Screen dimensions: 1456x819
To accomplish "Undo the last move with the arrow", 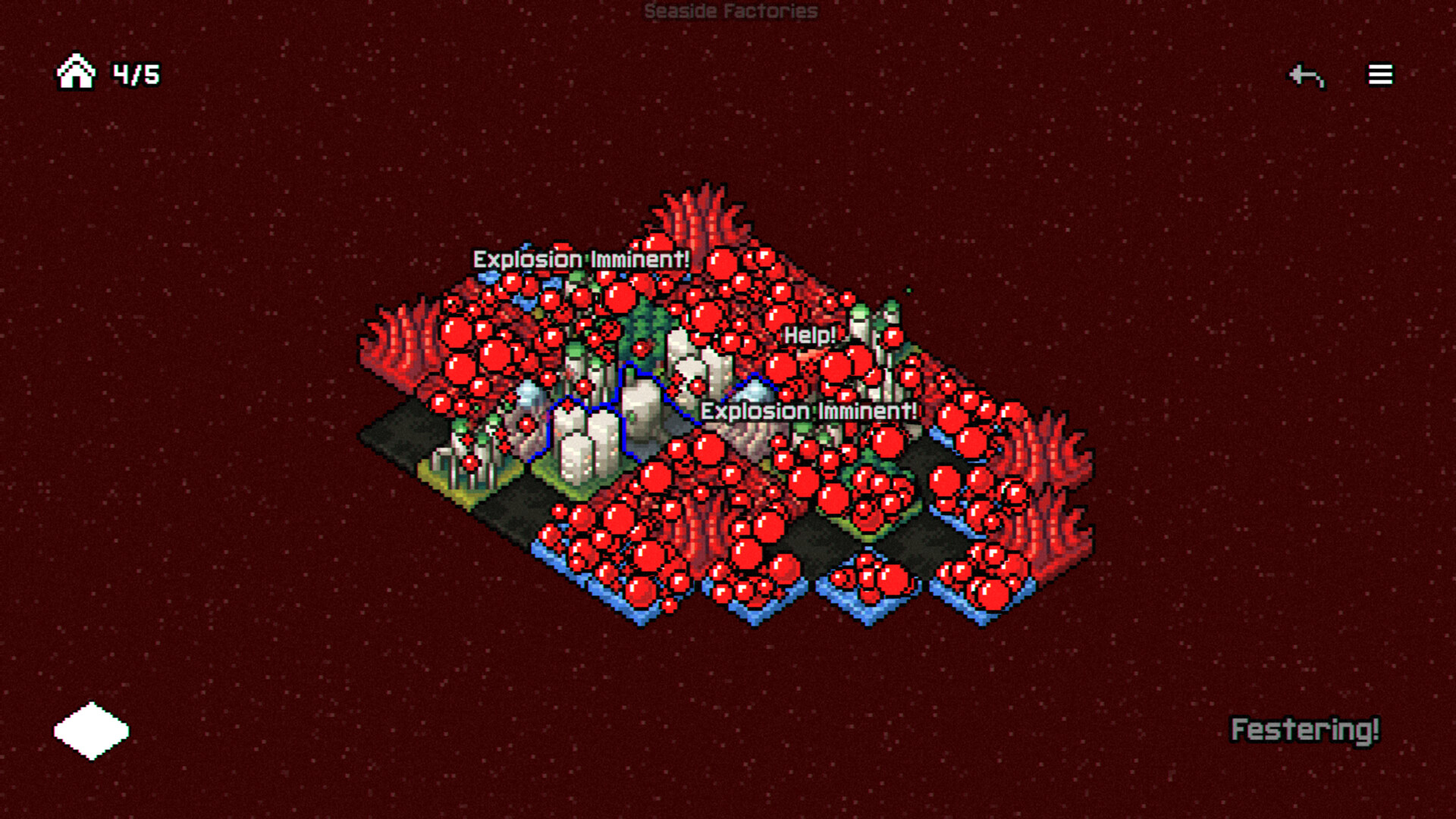I will pyautogui.click(x=1307, y=75).
